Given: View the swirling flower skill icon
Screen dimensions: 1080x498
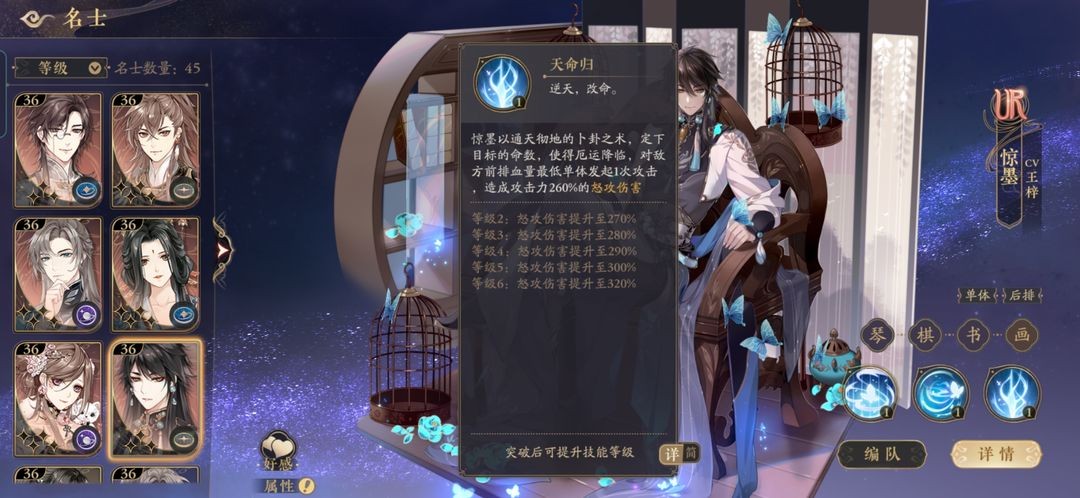Looking at the screenshot, I should pos(869,393).
